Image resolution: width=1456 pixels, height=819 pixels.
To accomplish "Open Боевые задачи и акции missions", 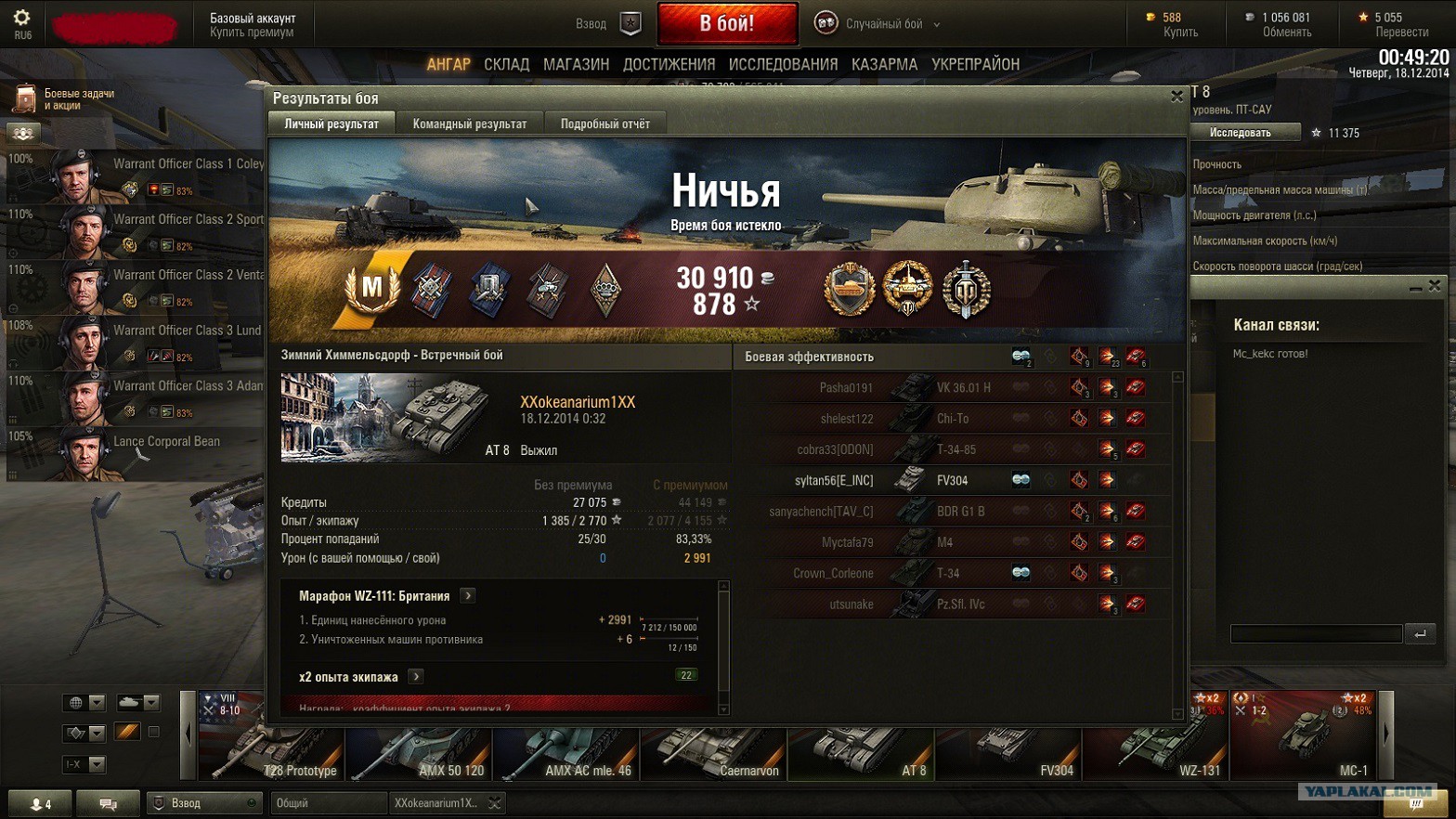I will 65,98.
